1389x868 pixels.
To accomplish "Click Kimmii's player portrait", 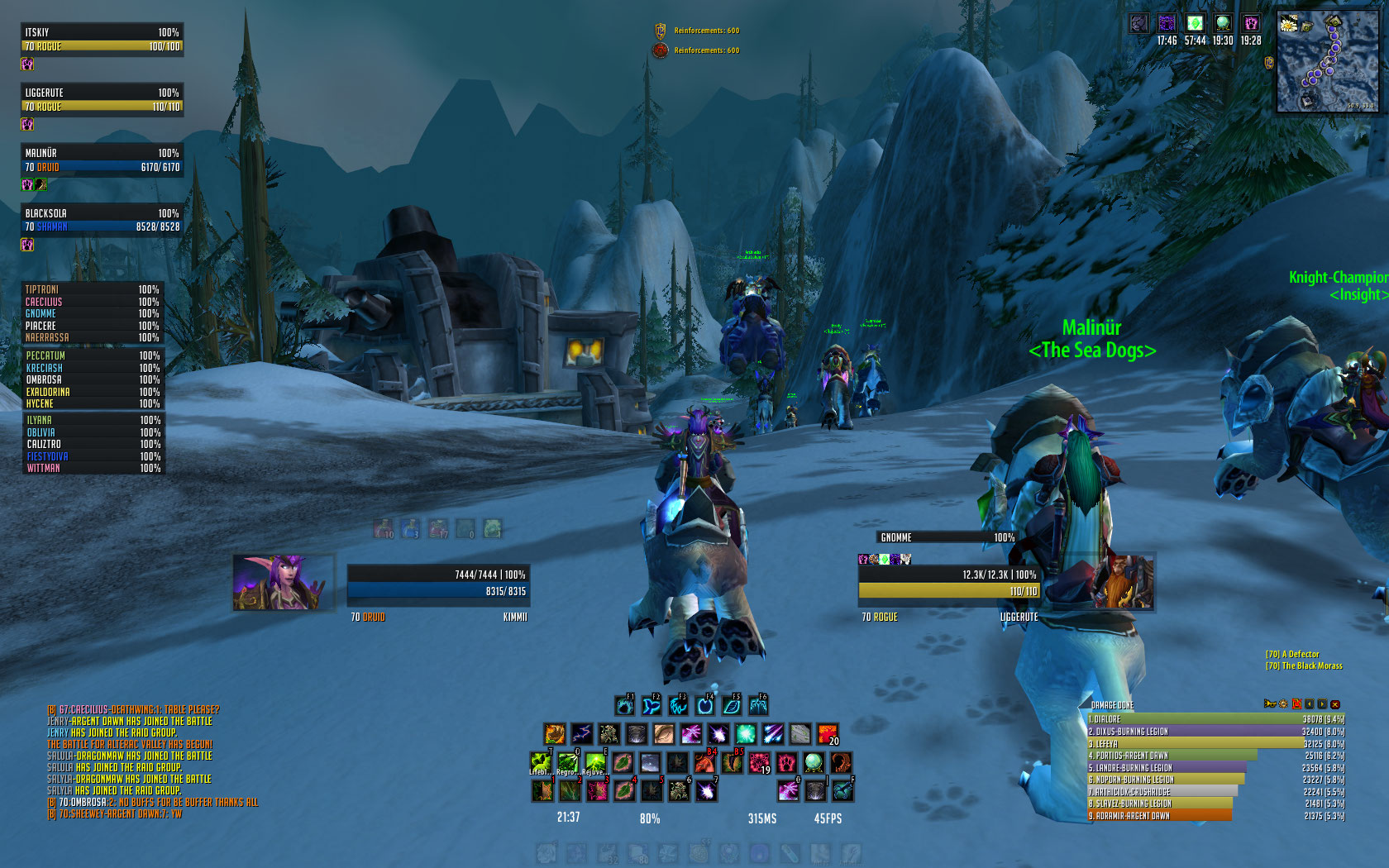I will click(x=283, y=583).
